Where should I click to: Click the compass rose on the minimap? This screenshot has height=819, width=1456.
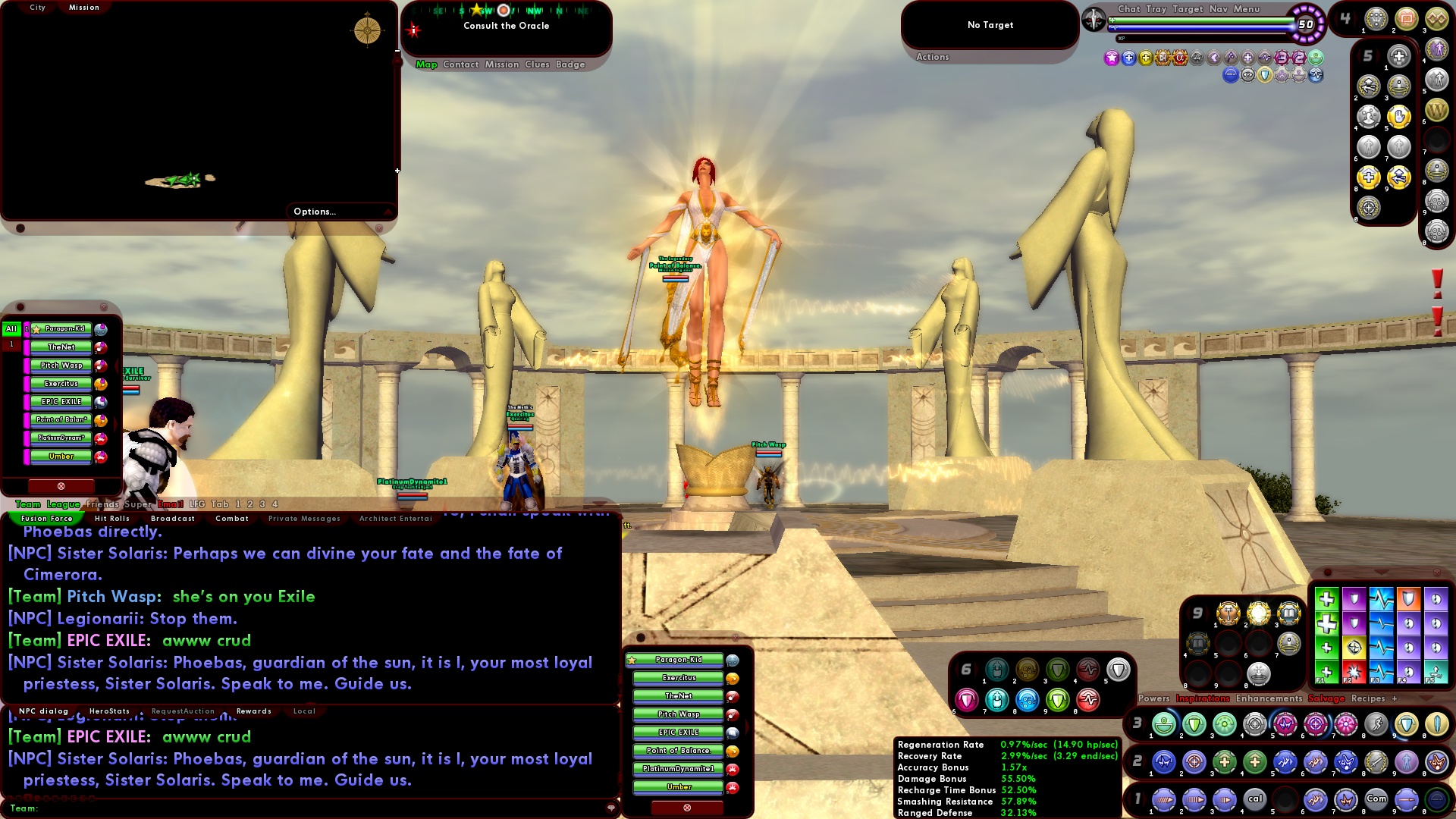[x=366, y=30]
